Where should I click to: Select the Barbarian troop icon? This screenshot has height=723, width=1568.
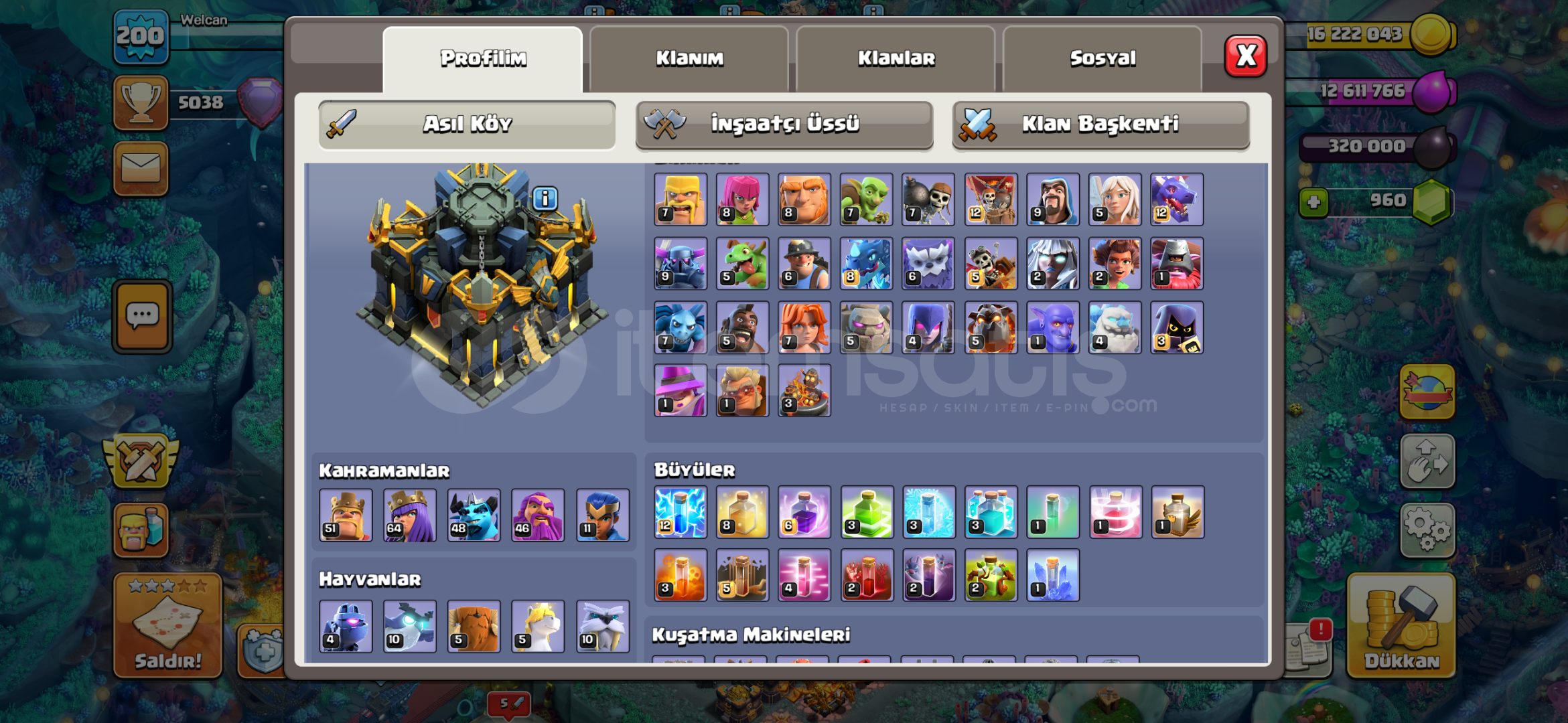680,199
